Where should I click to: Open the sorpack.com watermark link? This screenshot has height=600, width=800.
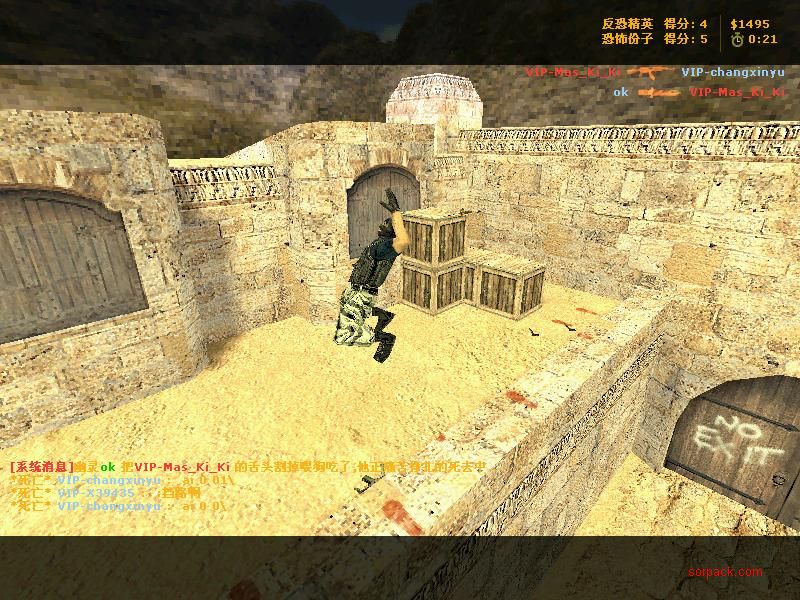point(725,572)
